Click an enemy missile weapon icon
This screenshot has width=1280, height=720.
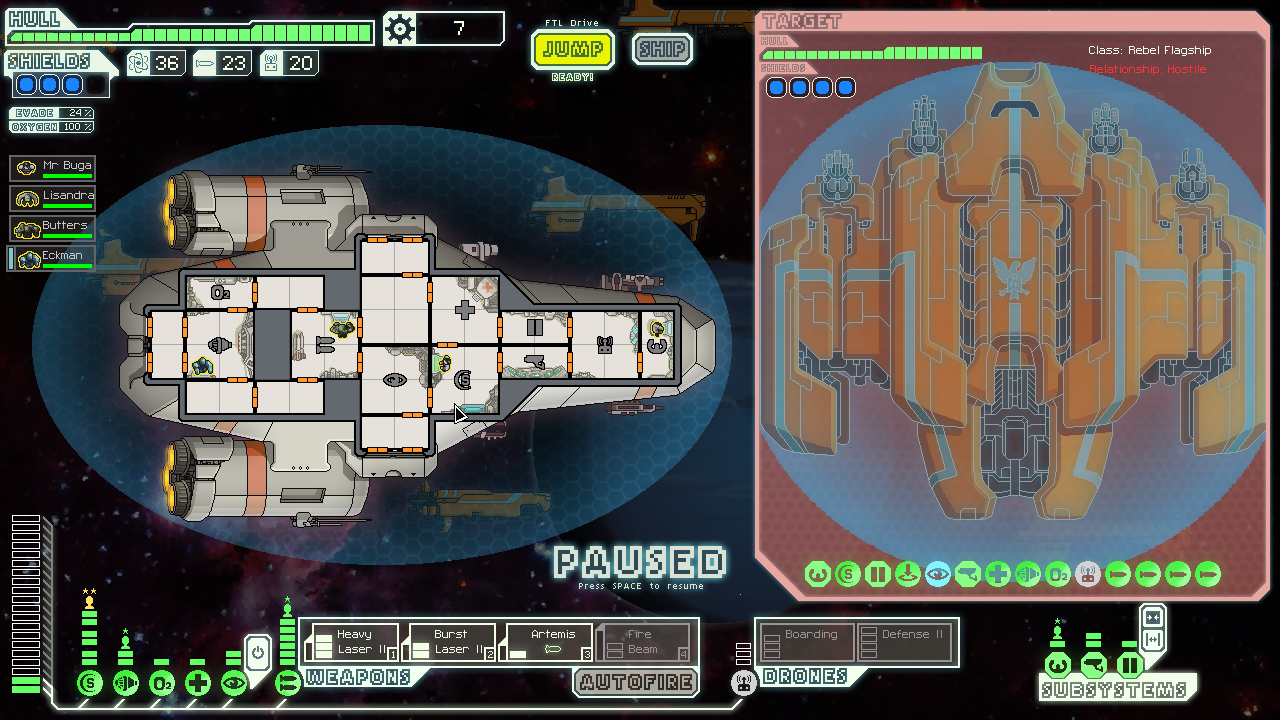pos(1118,574)
